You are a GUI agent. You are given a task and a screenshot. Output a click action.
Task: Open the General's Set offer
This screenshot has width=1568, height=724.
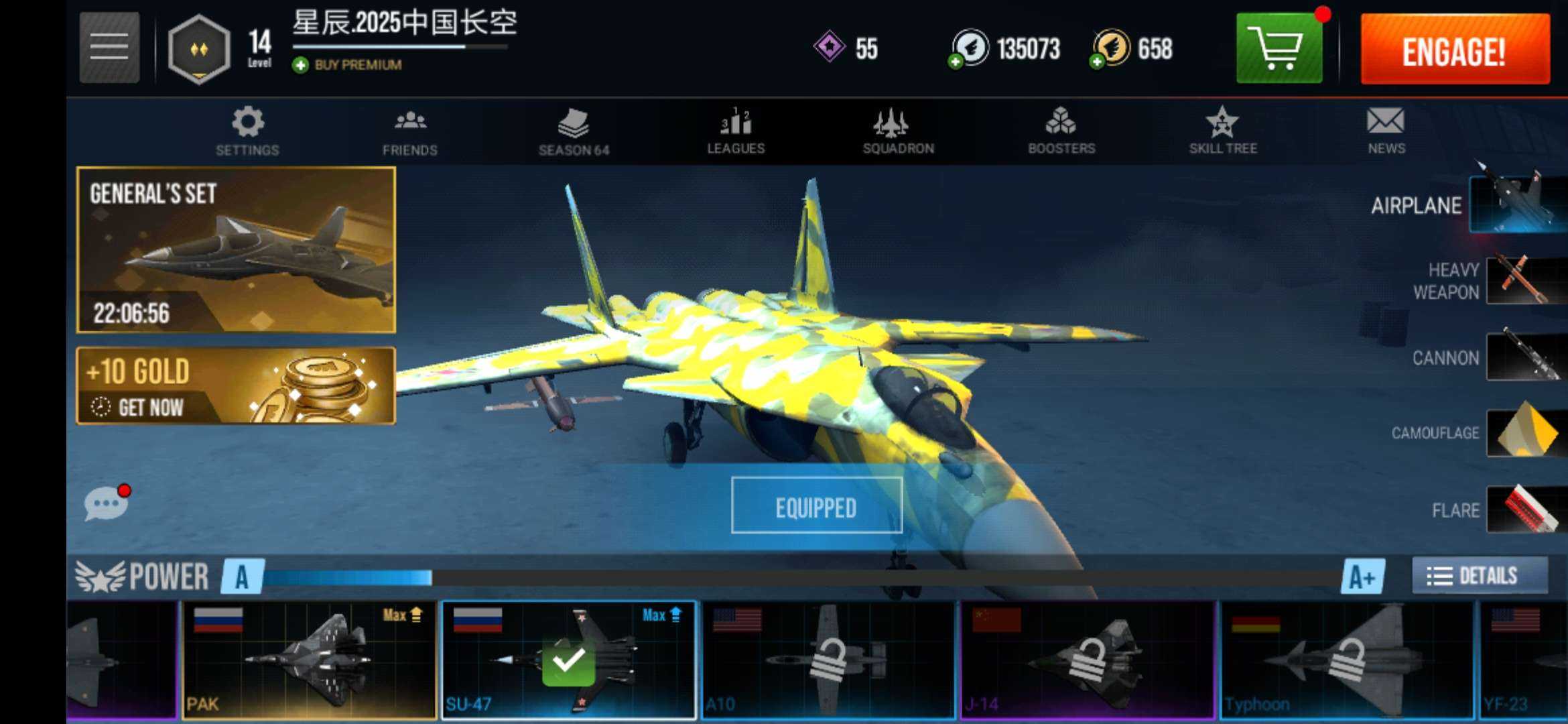tap(236, 249)
